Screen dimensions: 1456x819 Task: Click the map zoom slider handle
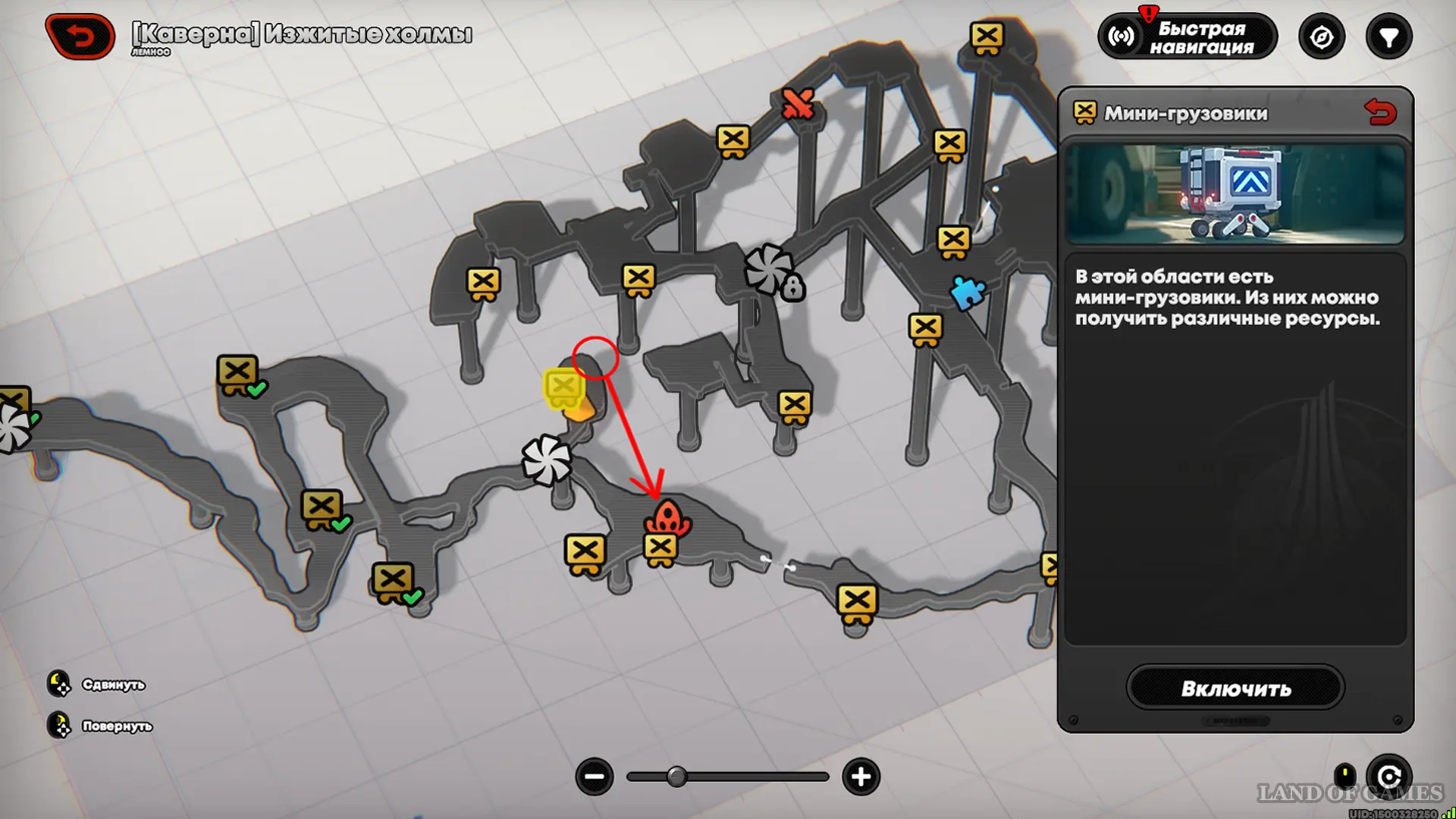click(x=676, y=777)
